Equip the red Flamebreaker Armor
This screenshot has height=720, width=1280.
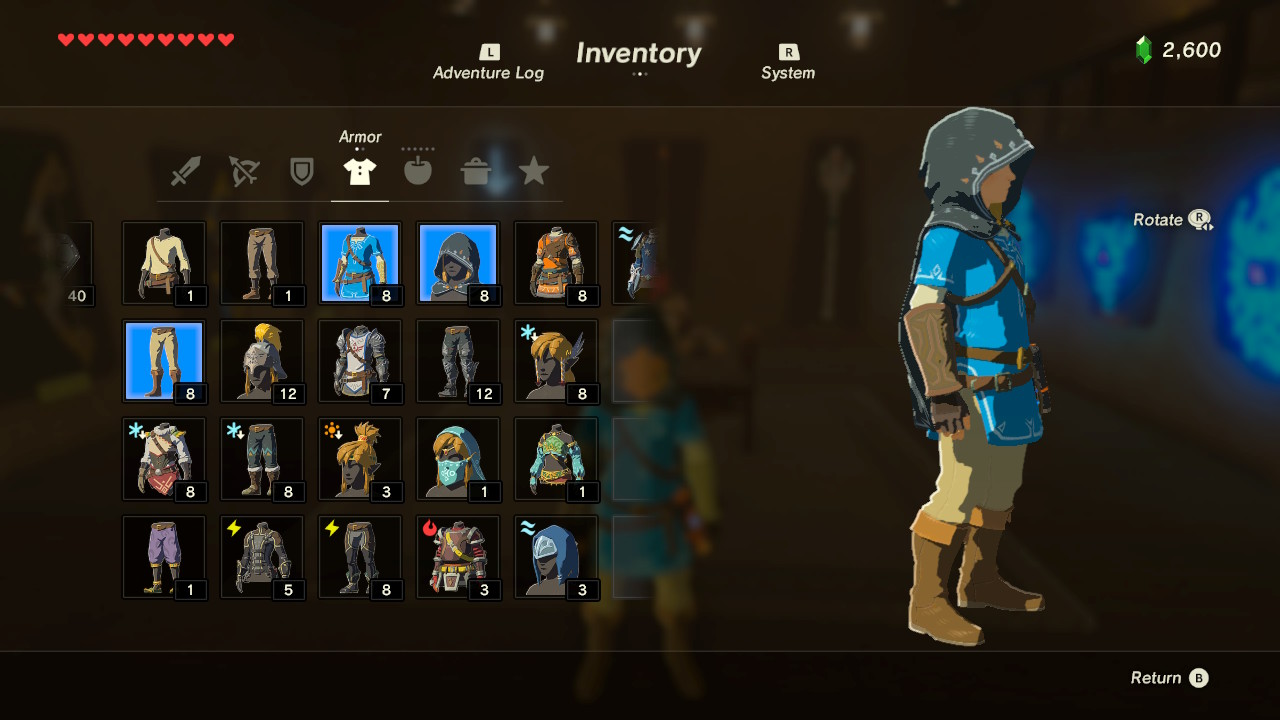click(x=458, y=557)
